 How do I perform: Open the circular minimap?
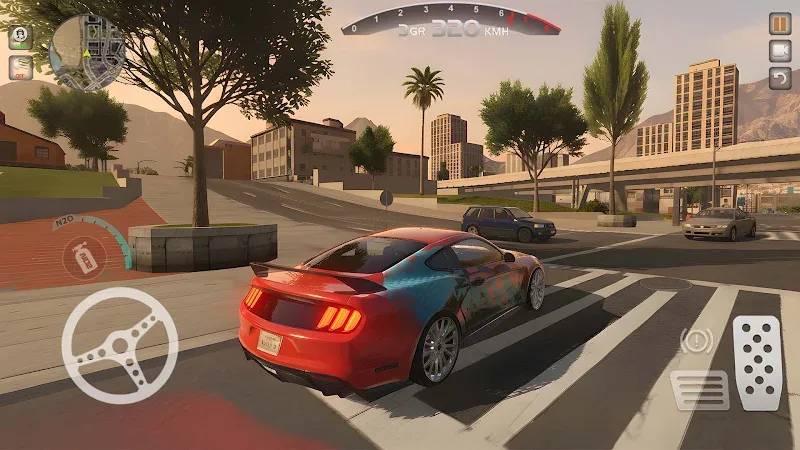(85, 52)
